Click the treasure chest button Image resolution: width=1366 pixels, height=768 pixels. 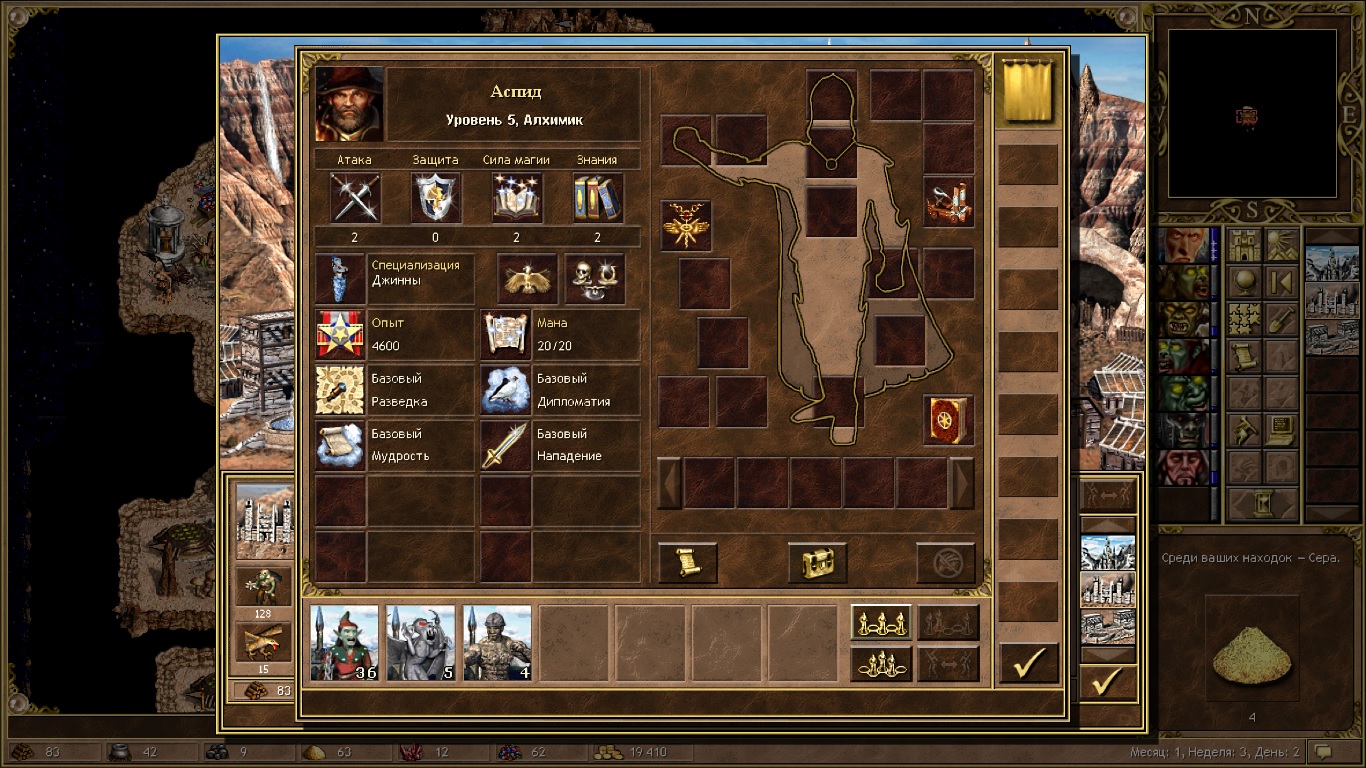click(x=817, y=563)
